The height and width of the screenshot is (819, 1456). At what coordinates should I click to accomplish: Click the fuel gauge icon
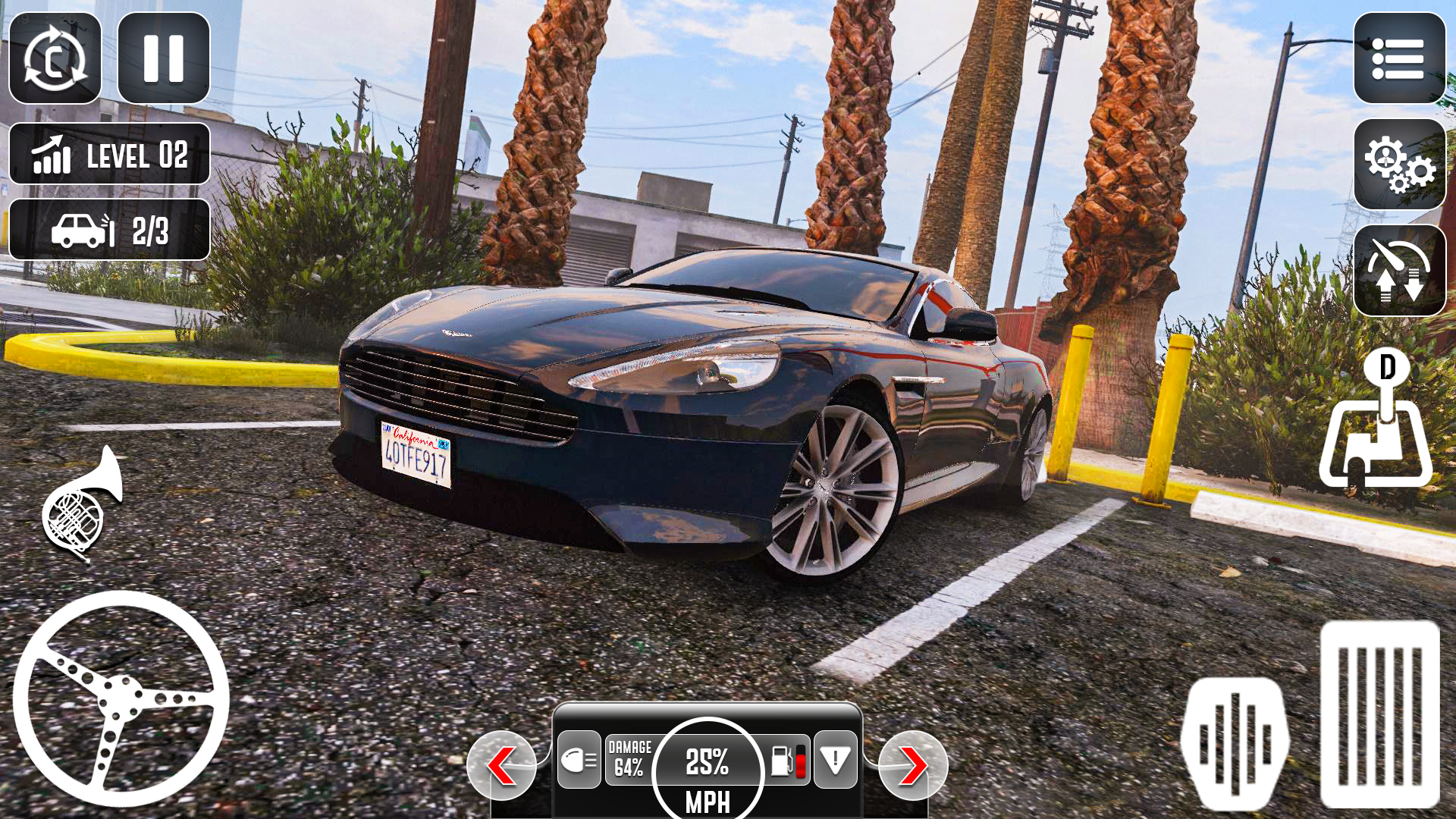[x=789, y=761]
